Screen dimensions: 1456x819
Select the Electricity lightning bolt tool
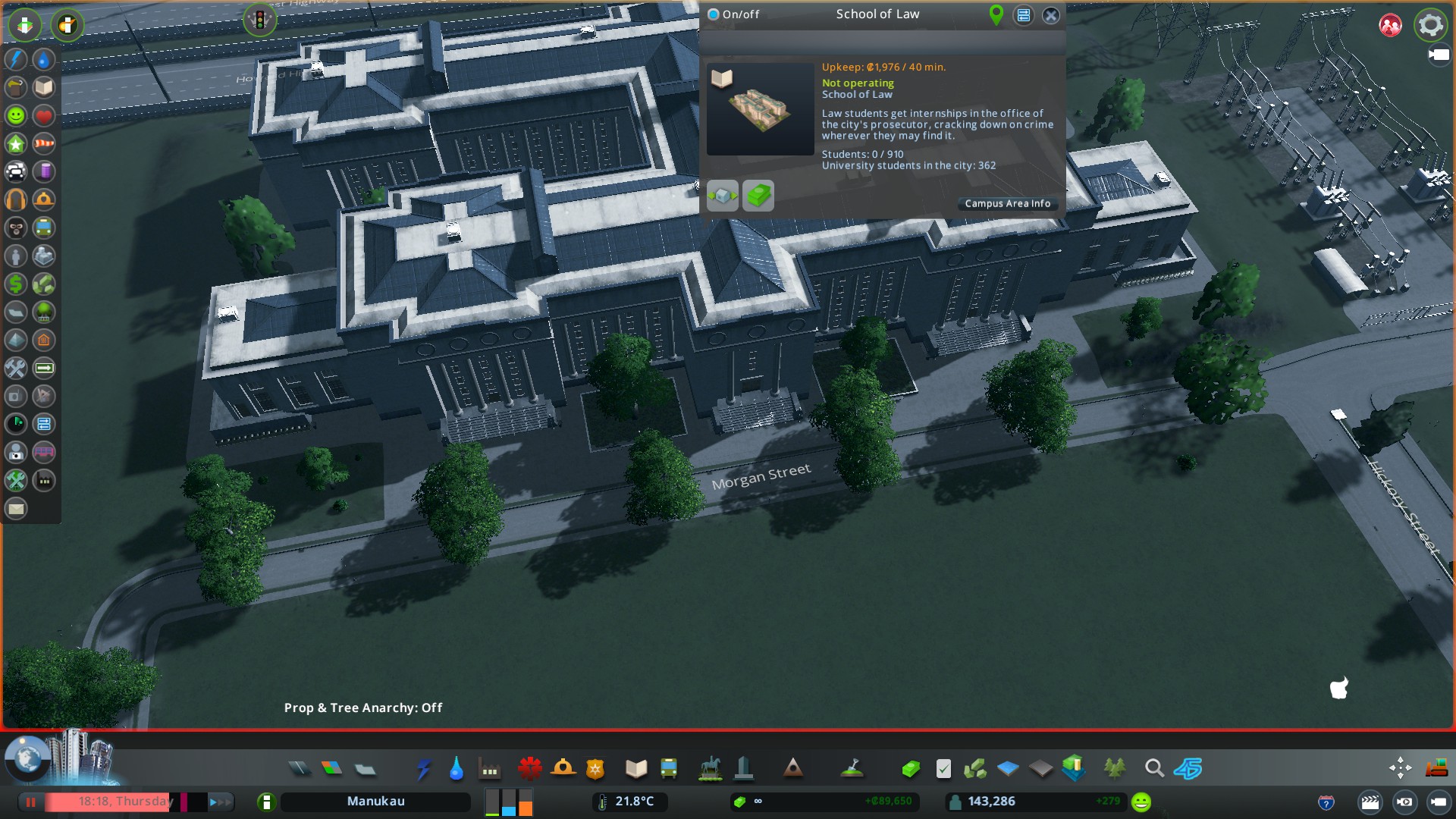(x=423, y=769)
